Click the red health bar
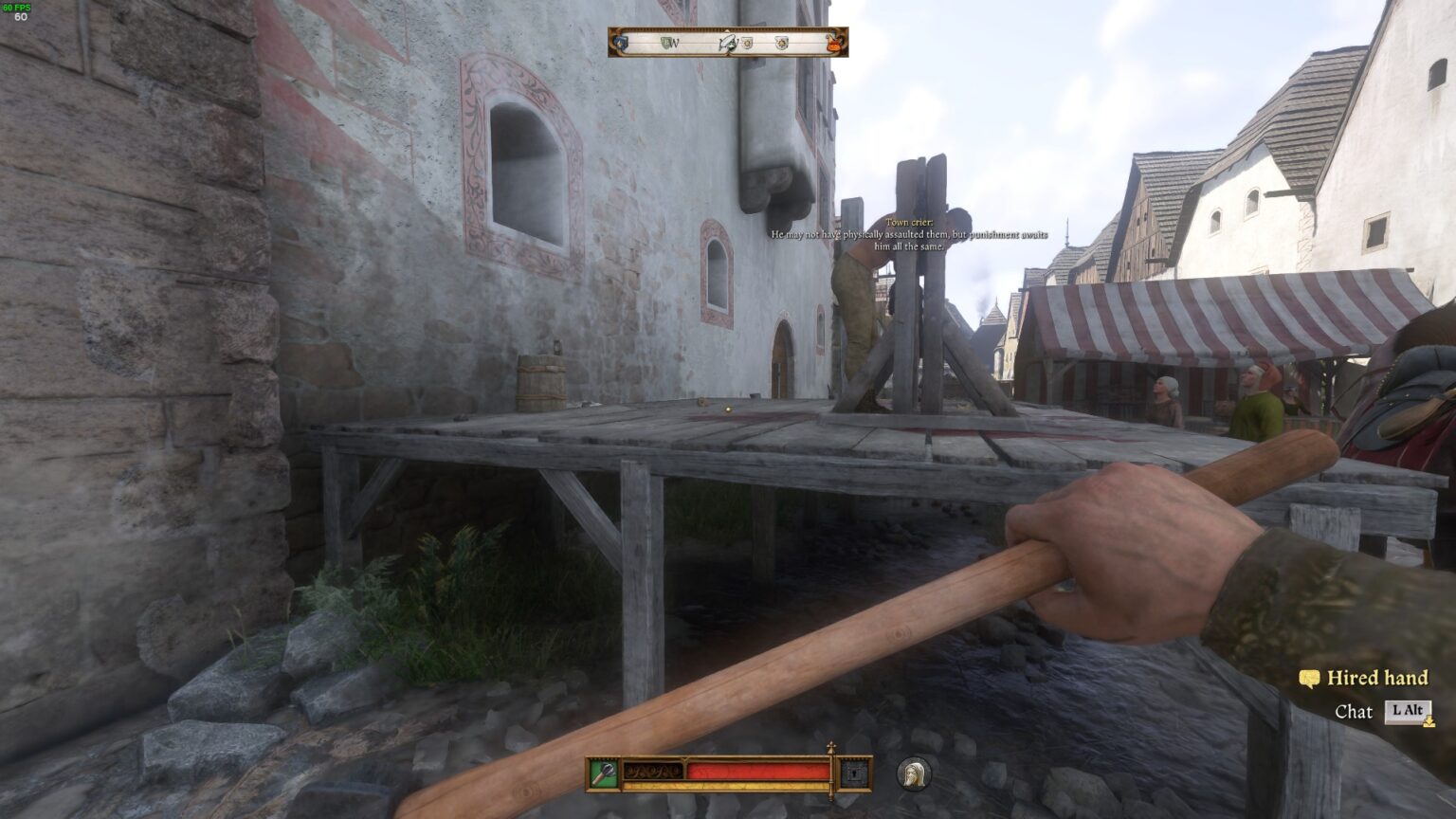Viewport: 1456px width, 819px height. [x=757, y=770]
